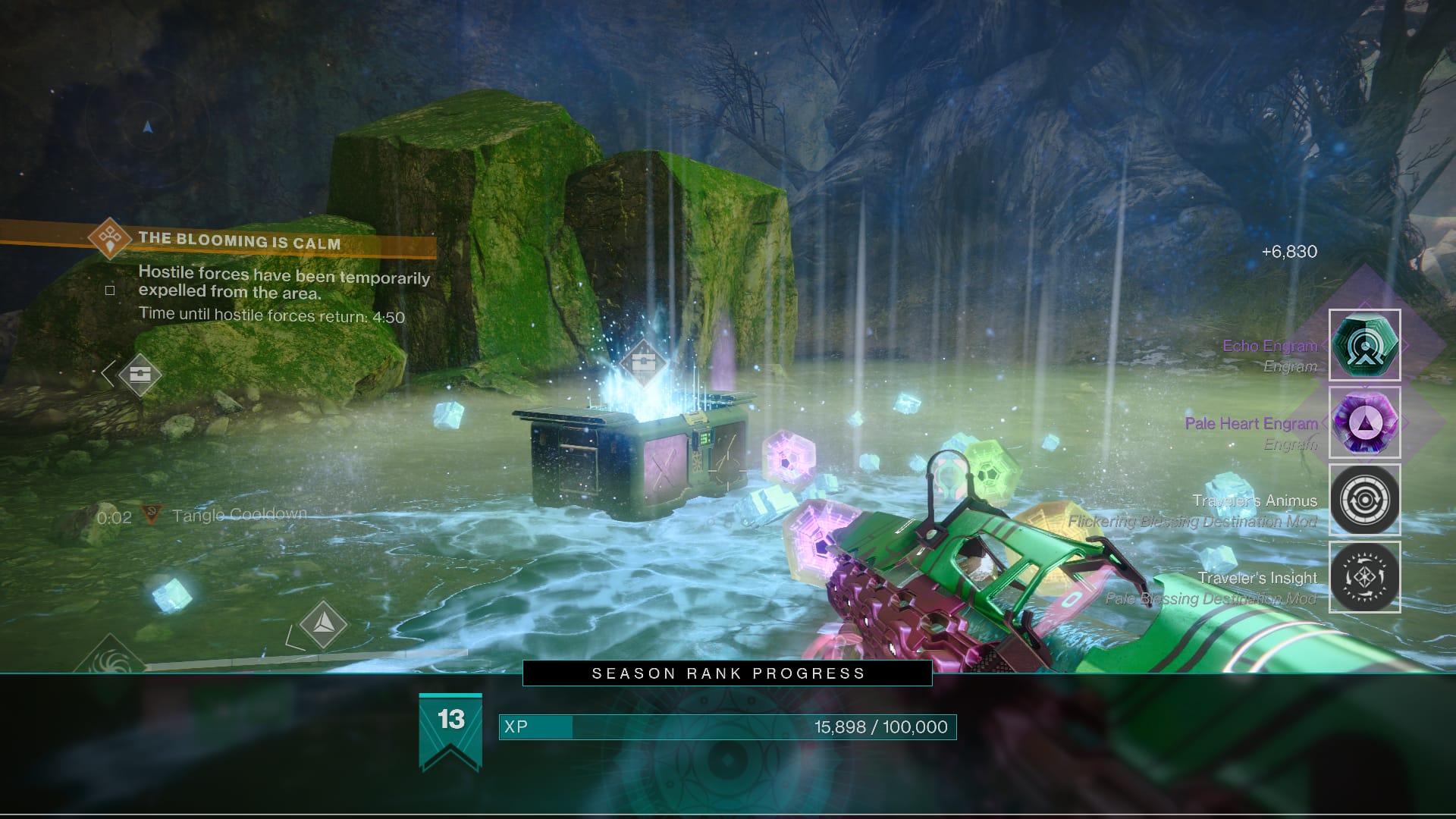Click the Tangle Cooldown ability icon

click(152, 514)
